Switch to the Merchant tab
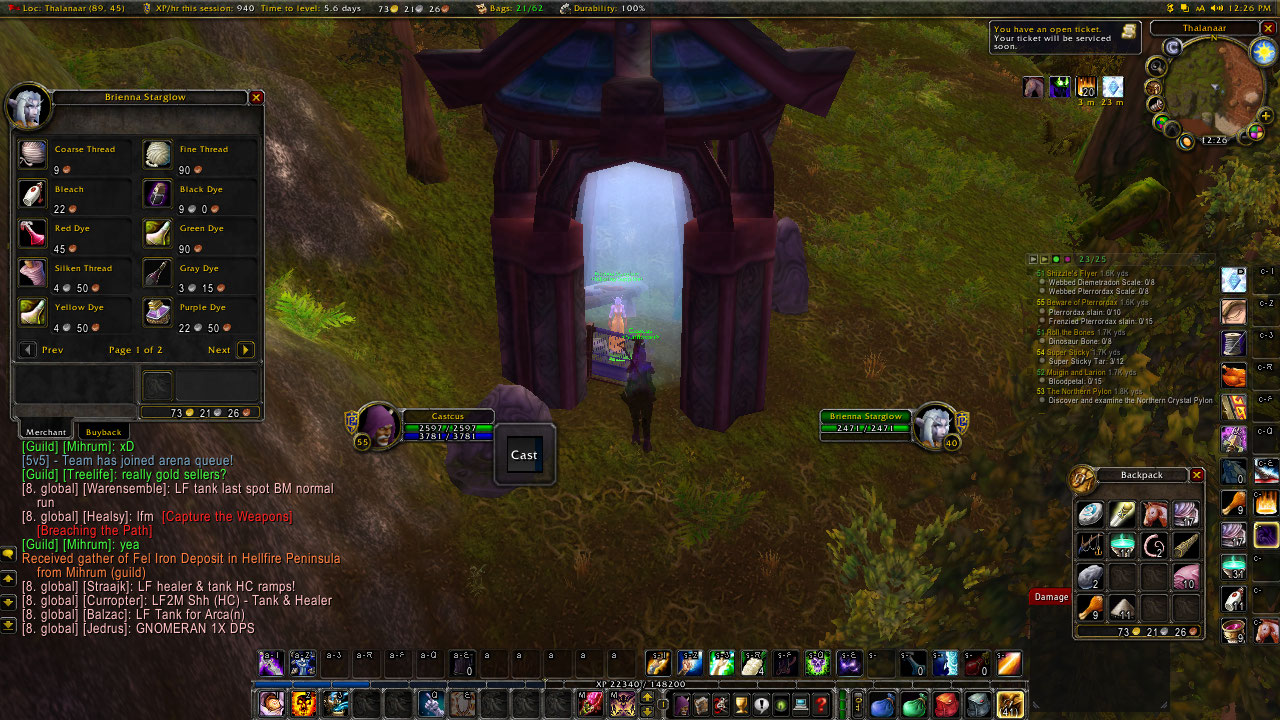This screenshot has height=720, width=1280. pyautogui.click(x=44, y=431)
